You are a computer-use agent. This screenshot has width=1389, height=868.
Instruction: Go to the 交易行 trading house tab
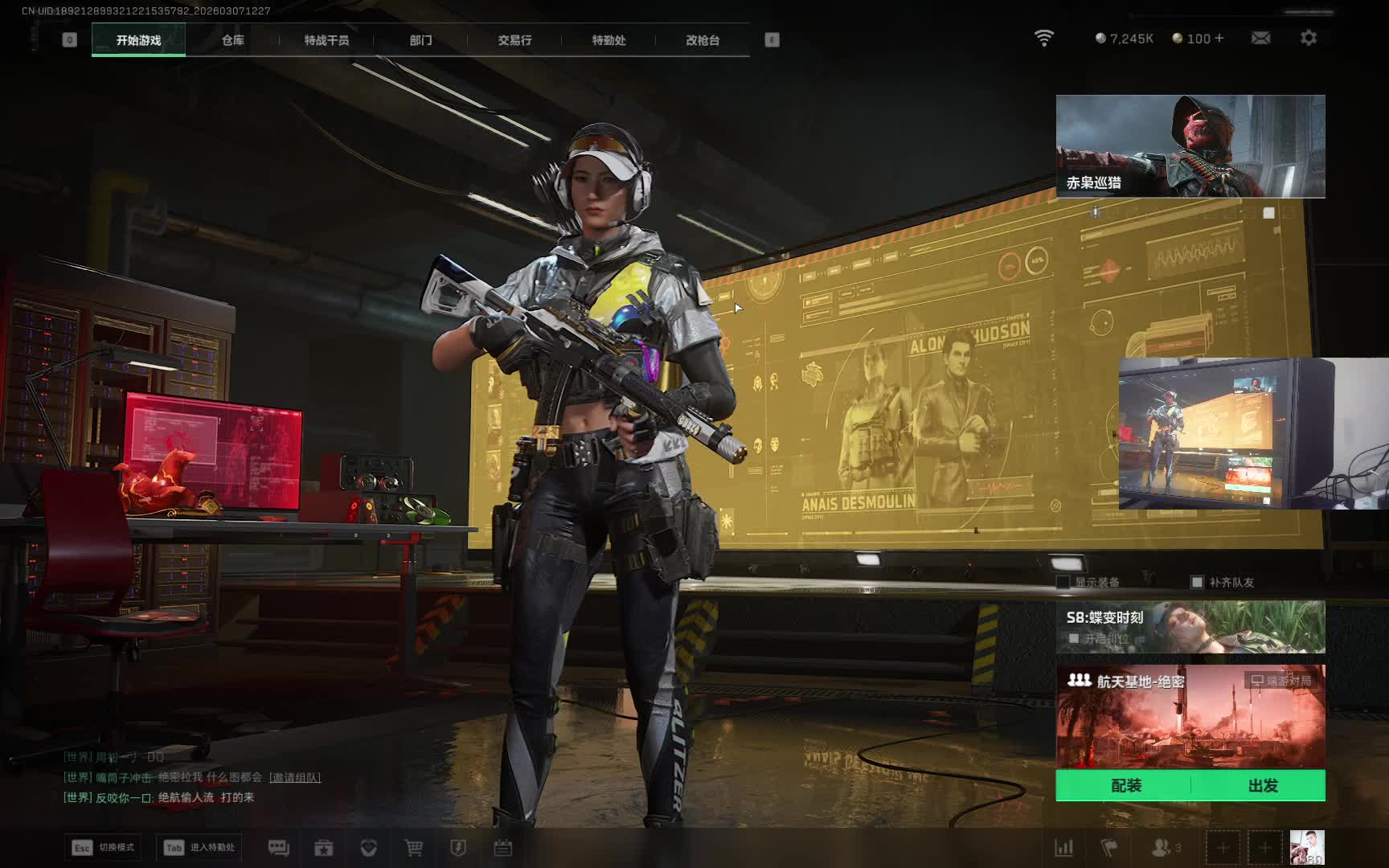coord(514,40)
